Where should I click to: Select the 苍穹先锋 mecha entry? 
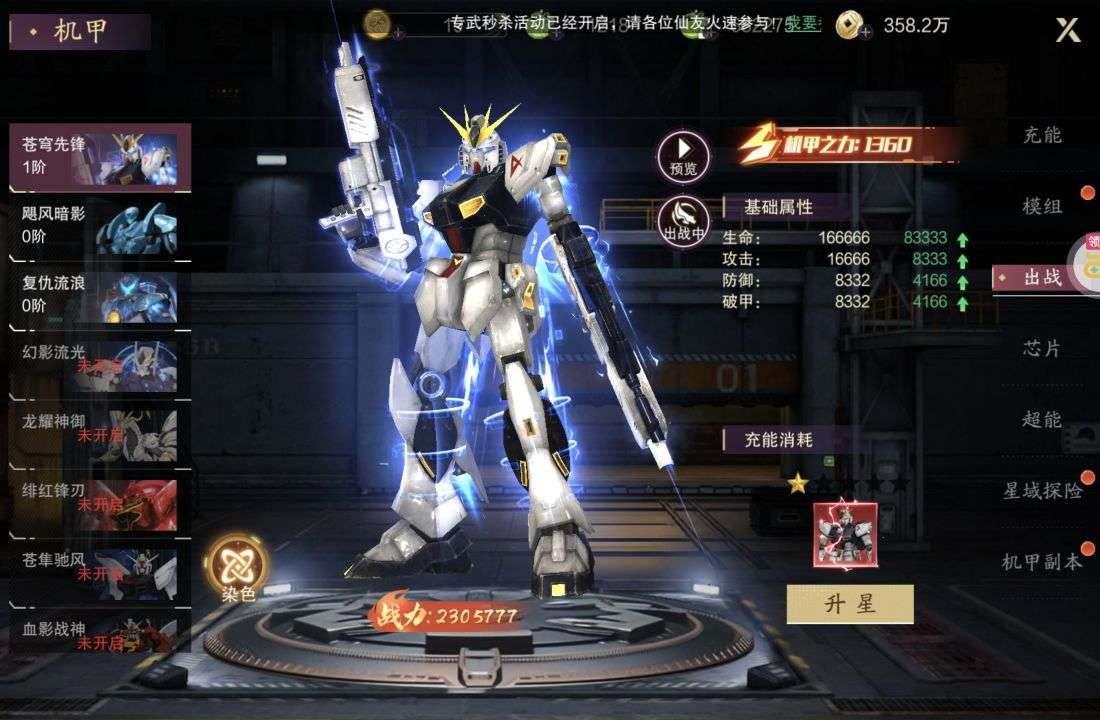(x=100, y=157)
